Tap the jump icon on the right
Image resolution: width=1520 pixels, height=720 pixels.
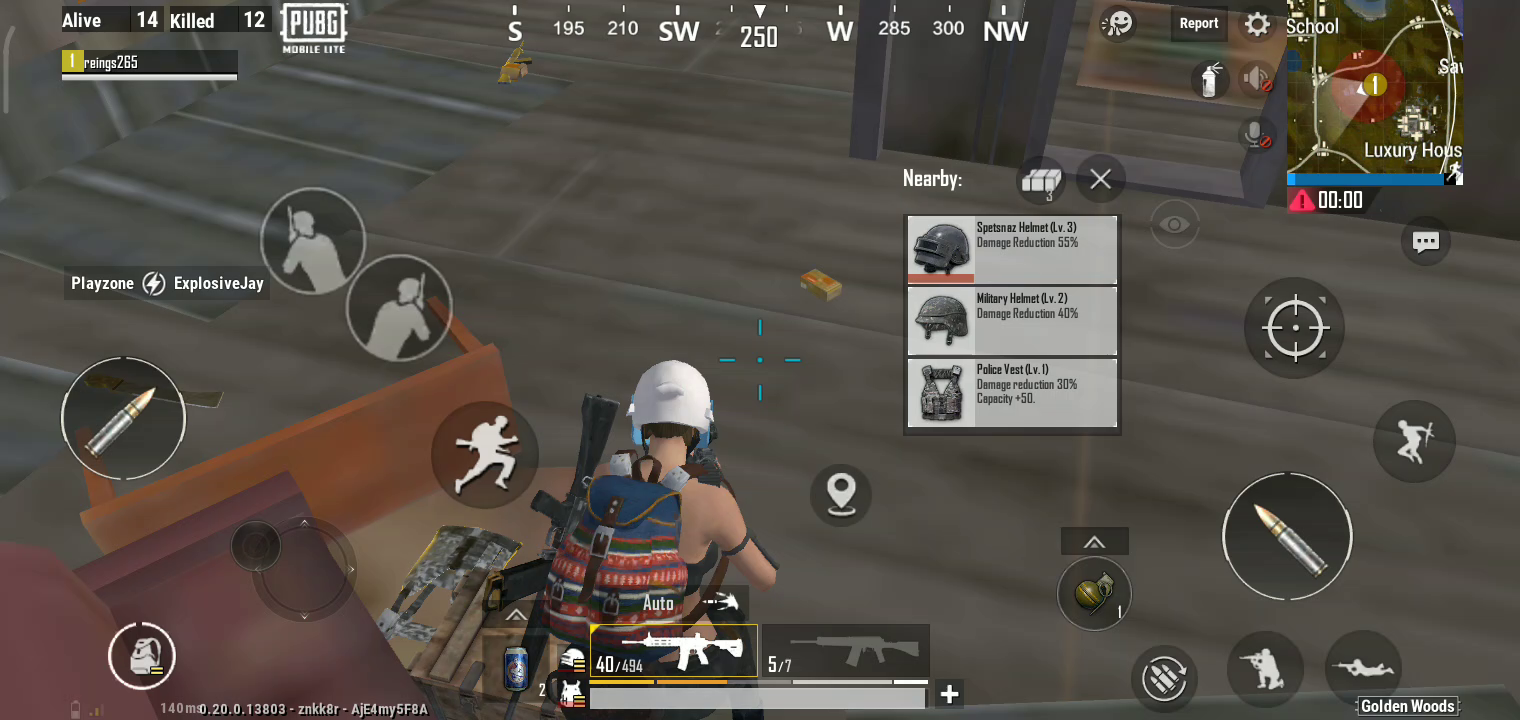tap(1414, 442)
